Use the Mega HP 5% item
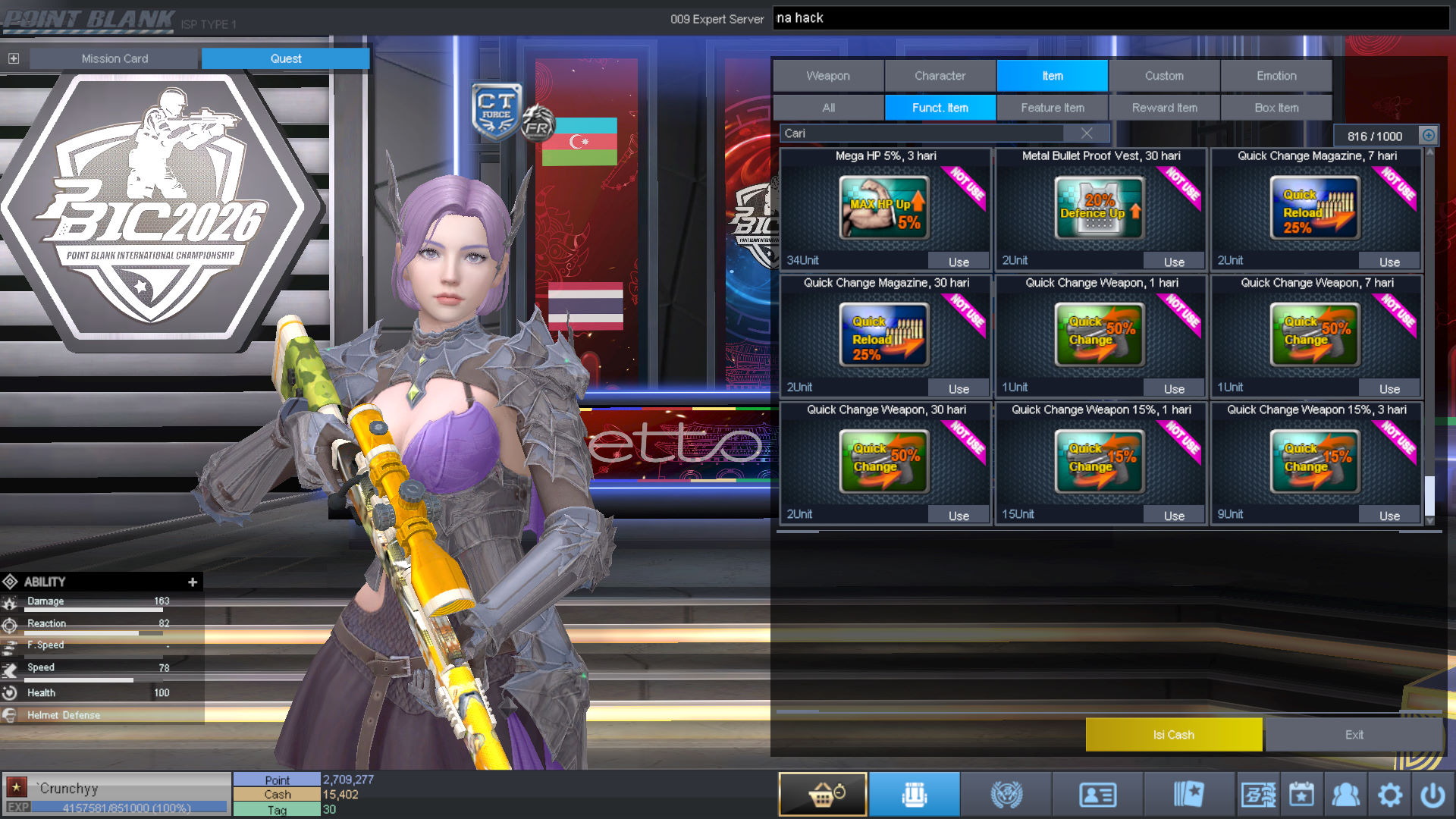 point(959,262)
